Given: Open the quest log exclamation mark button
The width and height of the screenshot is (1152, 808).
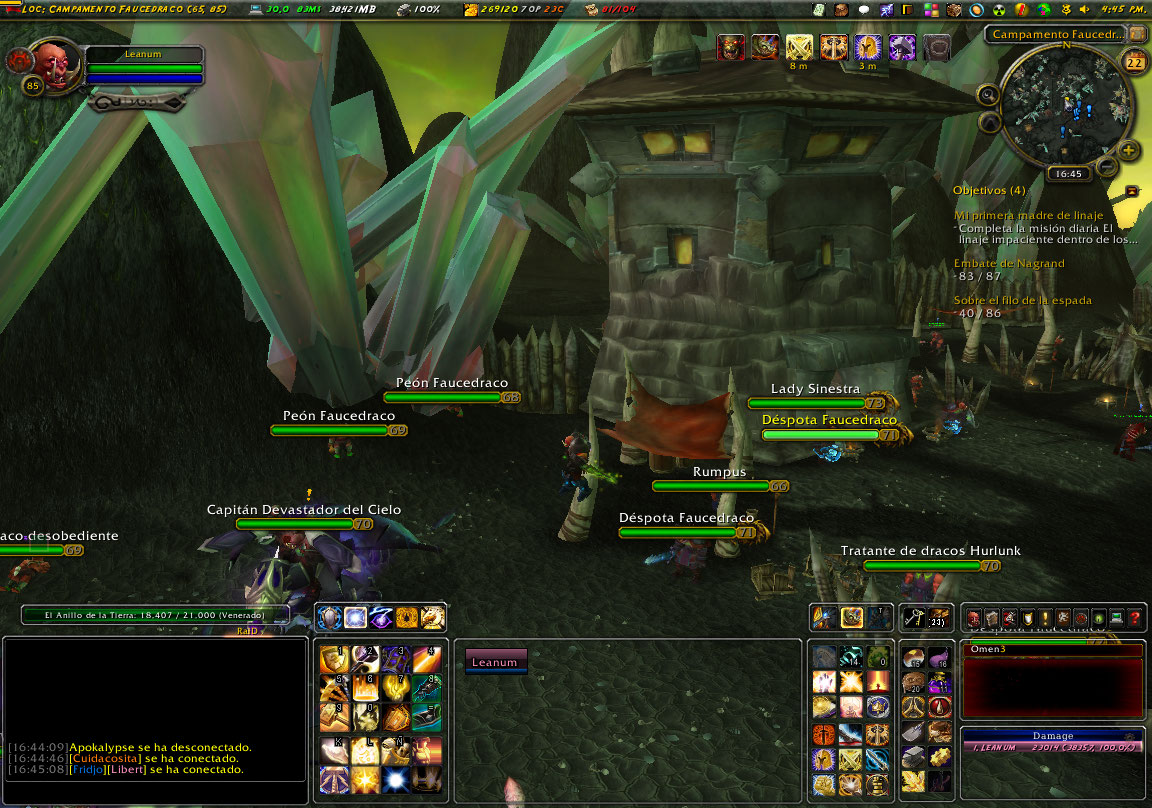Looking at the screenshot, I should tap(1044, 619).
